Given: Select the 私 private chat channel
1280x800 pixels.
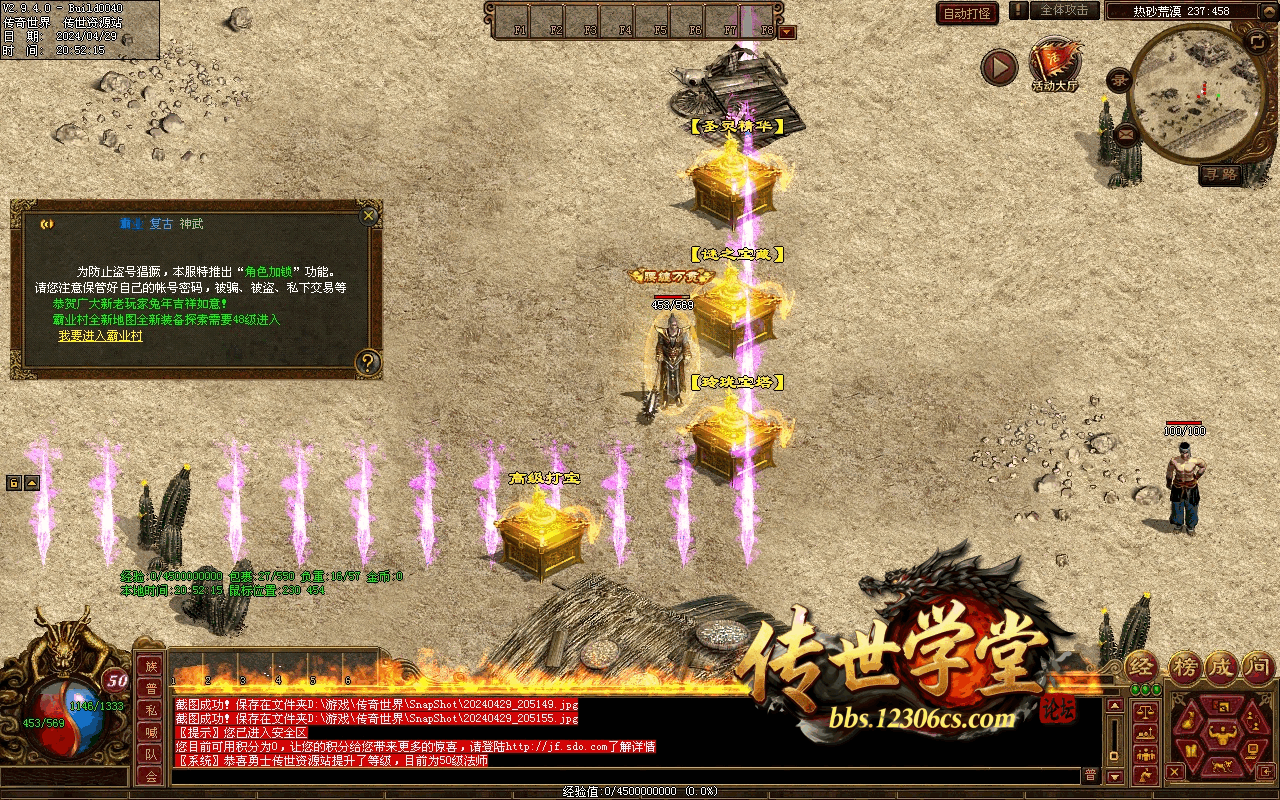Looking at the screenshot, I should 151,710.
